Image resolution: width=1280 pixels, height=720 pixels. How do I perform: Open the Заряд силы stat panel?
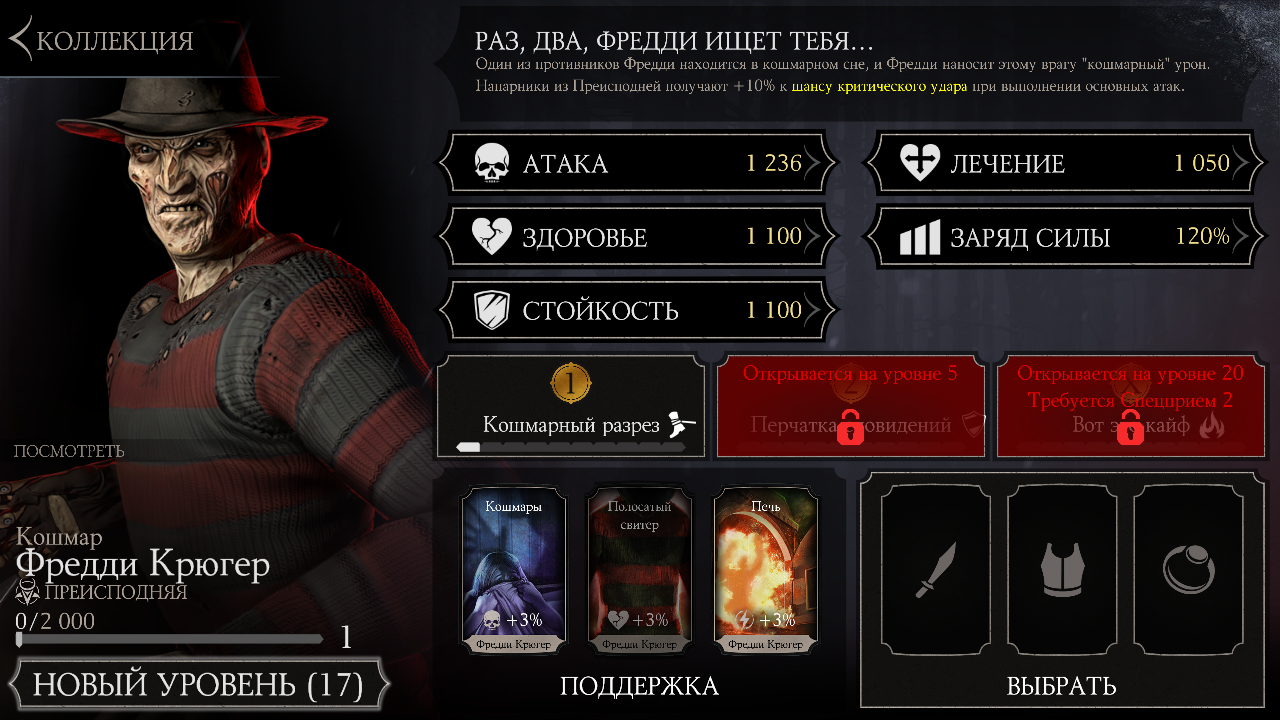click(1064, 237)
